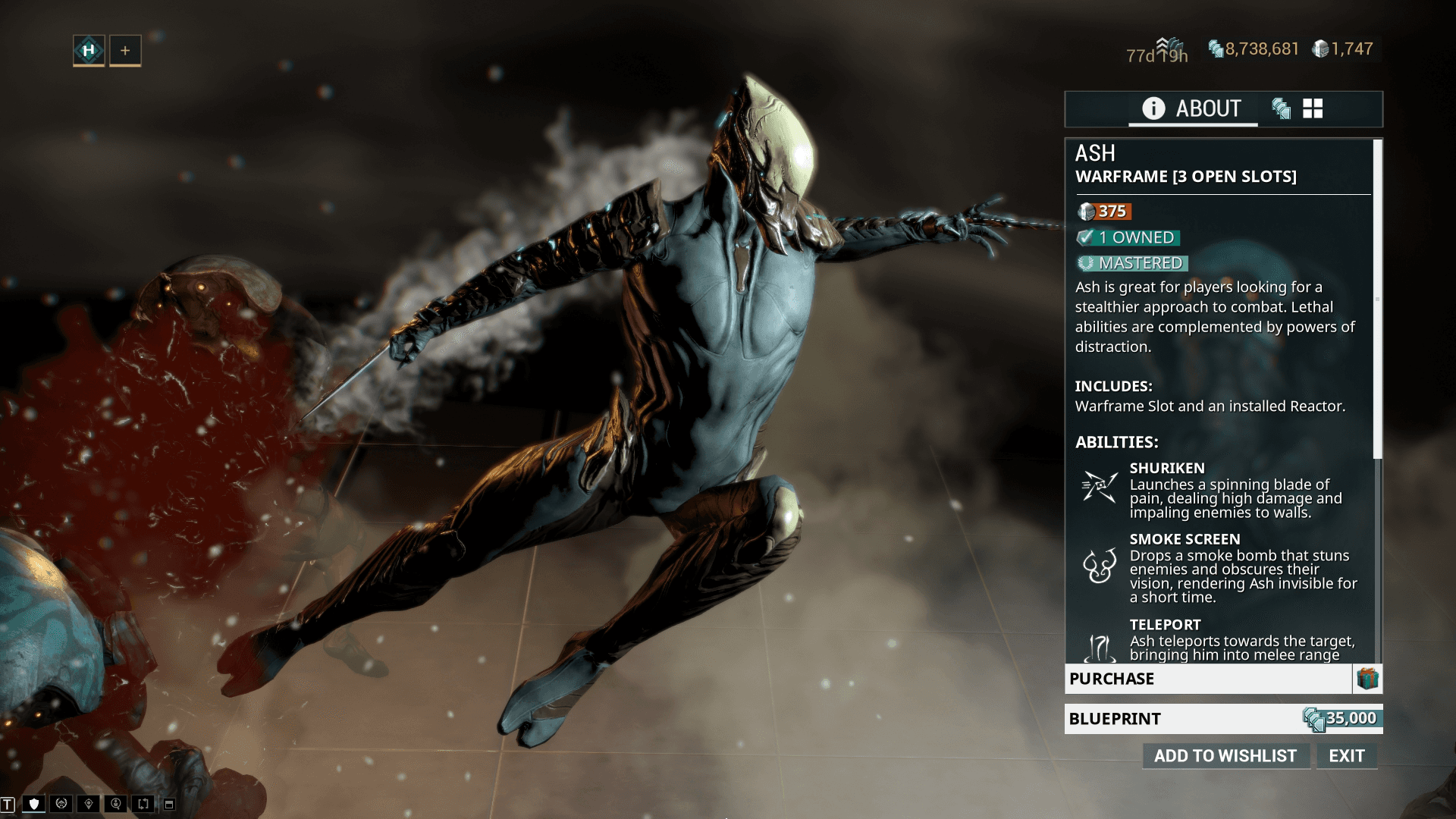Viewport: 1456px width, 819px height.
Task: Add Ash to the wishlist
Action: [1225, 755]
